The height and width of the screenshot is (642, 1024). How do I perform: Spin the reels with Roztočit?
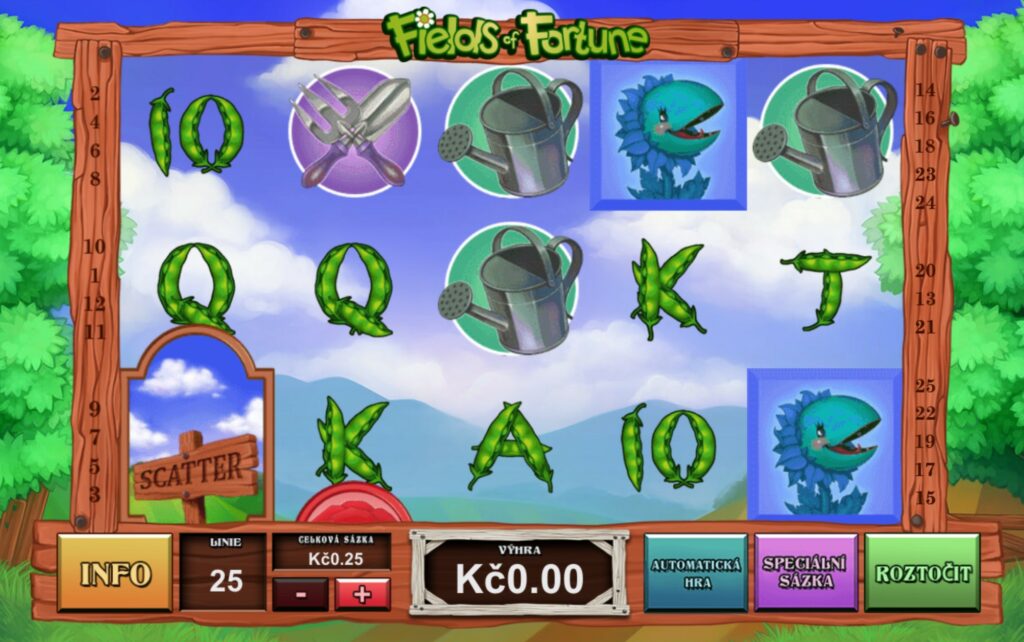pyautogui.click(x=922, y=573)
